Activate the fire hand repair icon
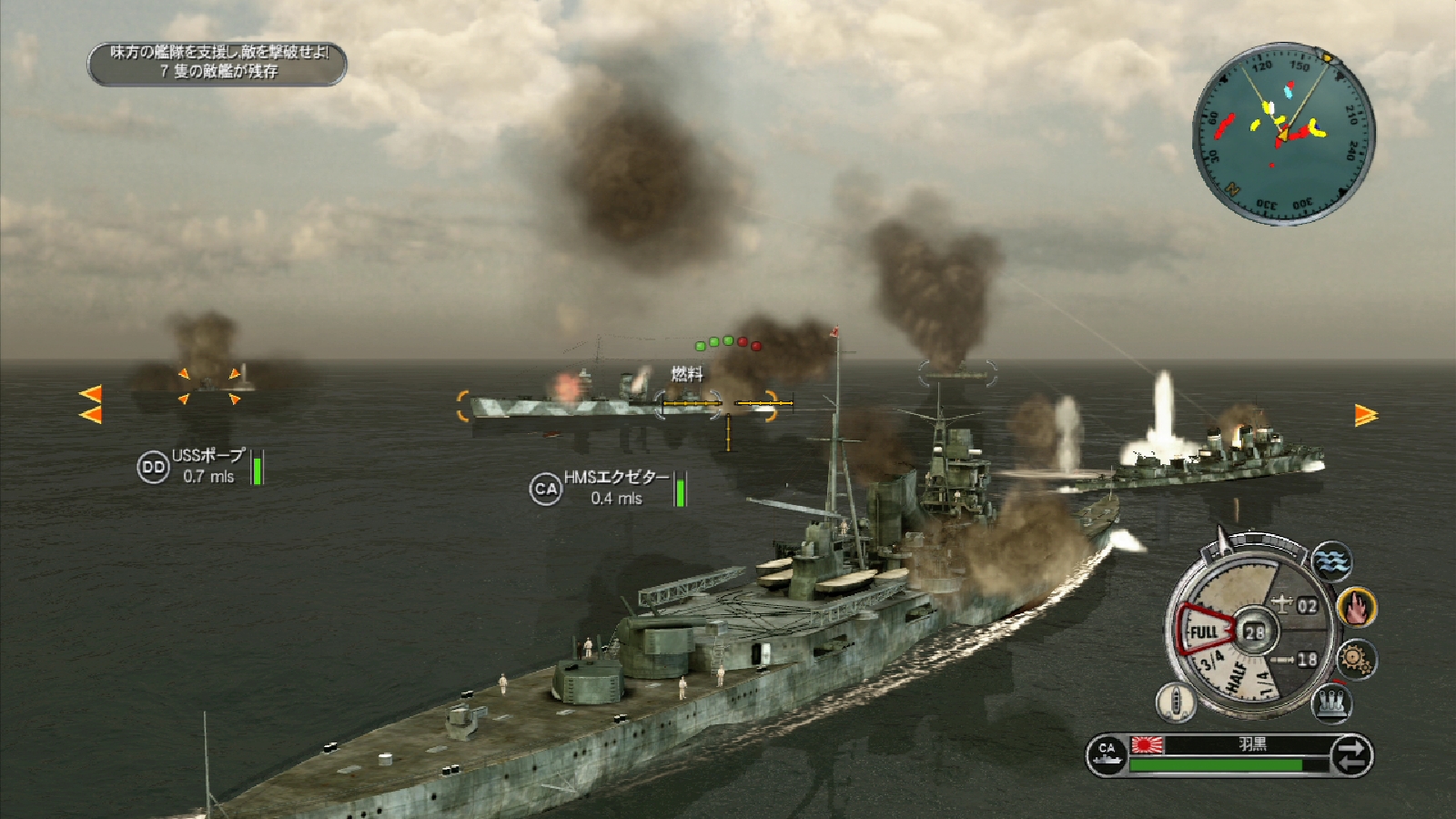The width and height of the screenshot is (1456, 819). 1357,607
